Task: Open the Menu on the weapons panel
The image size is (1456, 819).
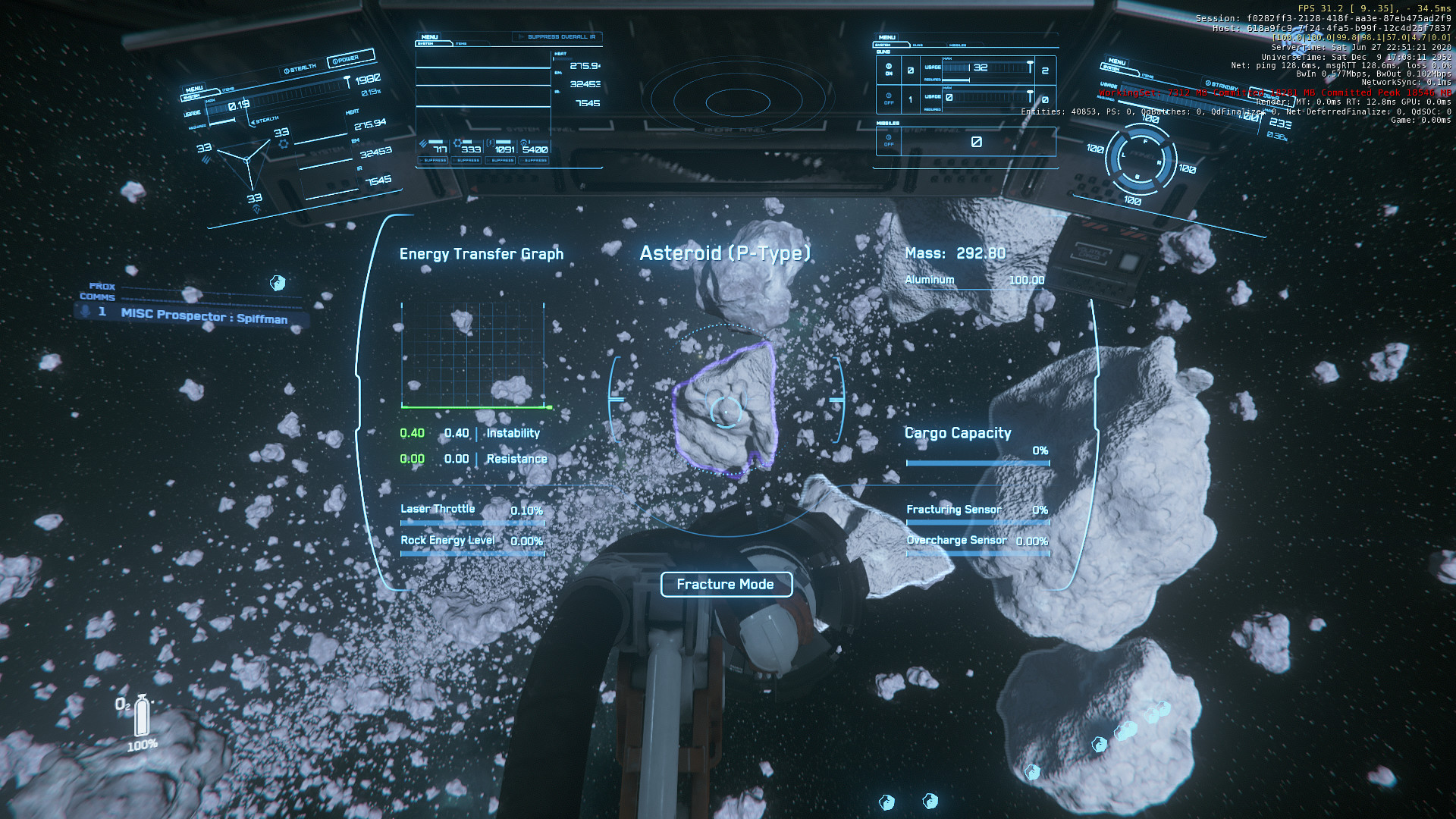Action: click(x=887, y=37)
